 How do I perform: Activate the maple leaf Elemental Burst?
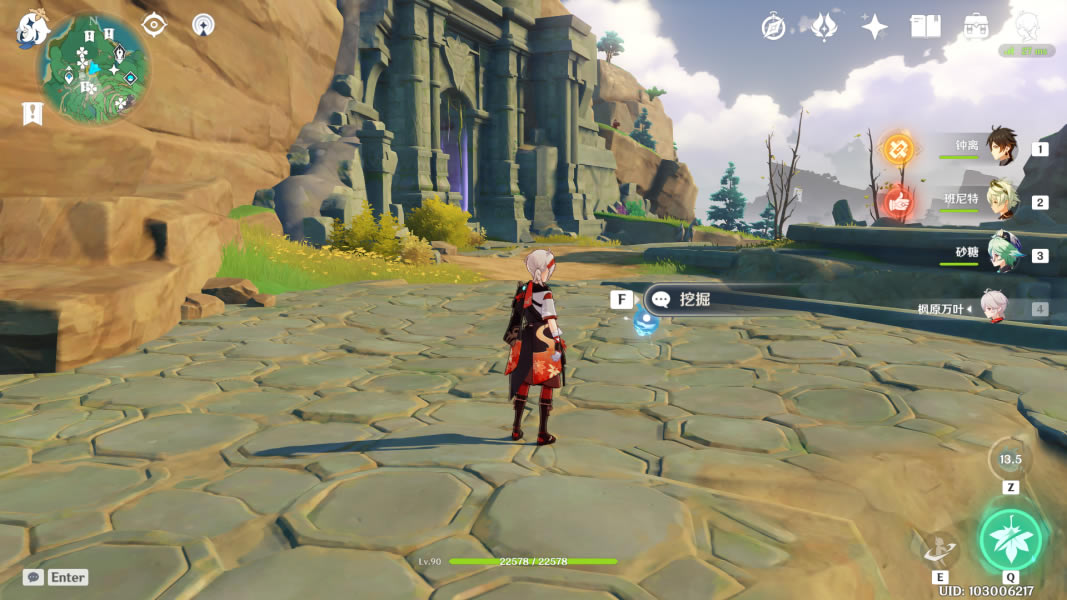click(1010, 540)
